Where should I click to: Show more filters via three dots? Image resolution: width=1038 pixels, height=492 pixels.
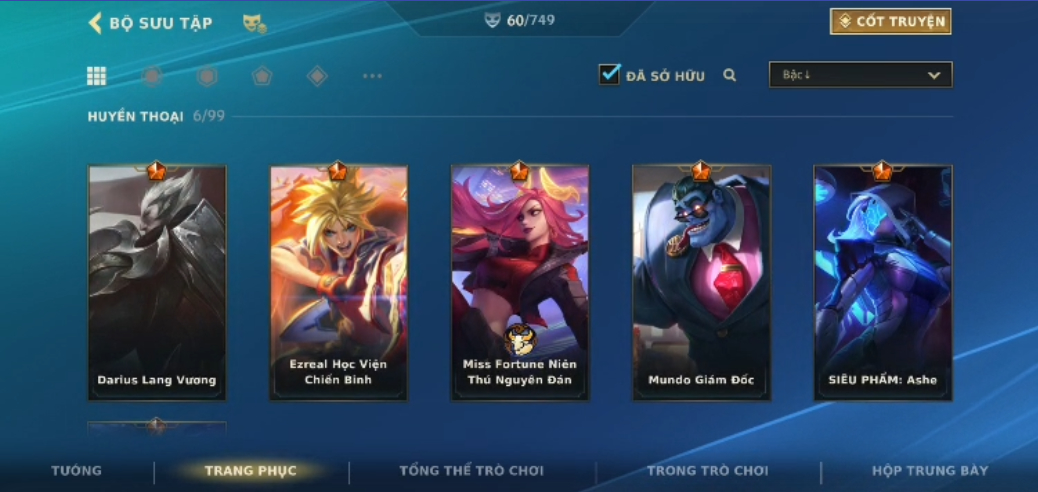click(x=372, y=76)
